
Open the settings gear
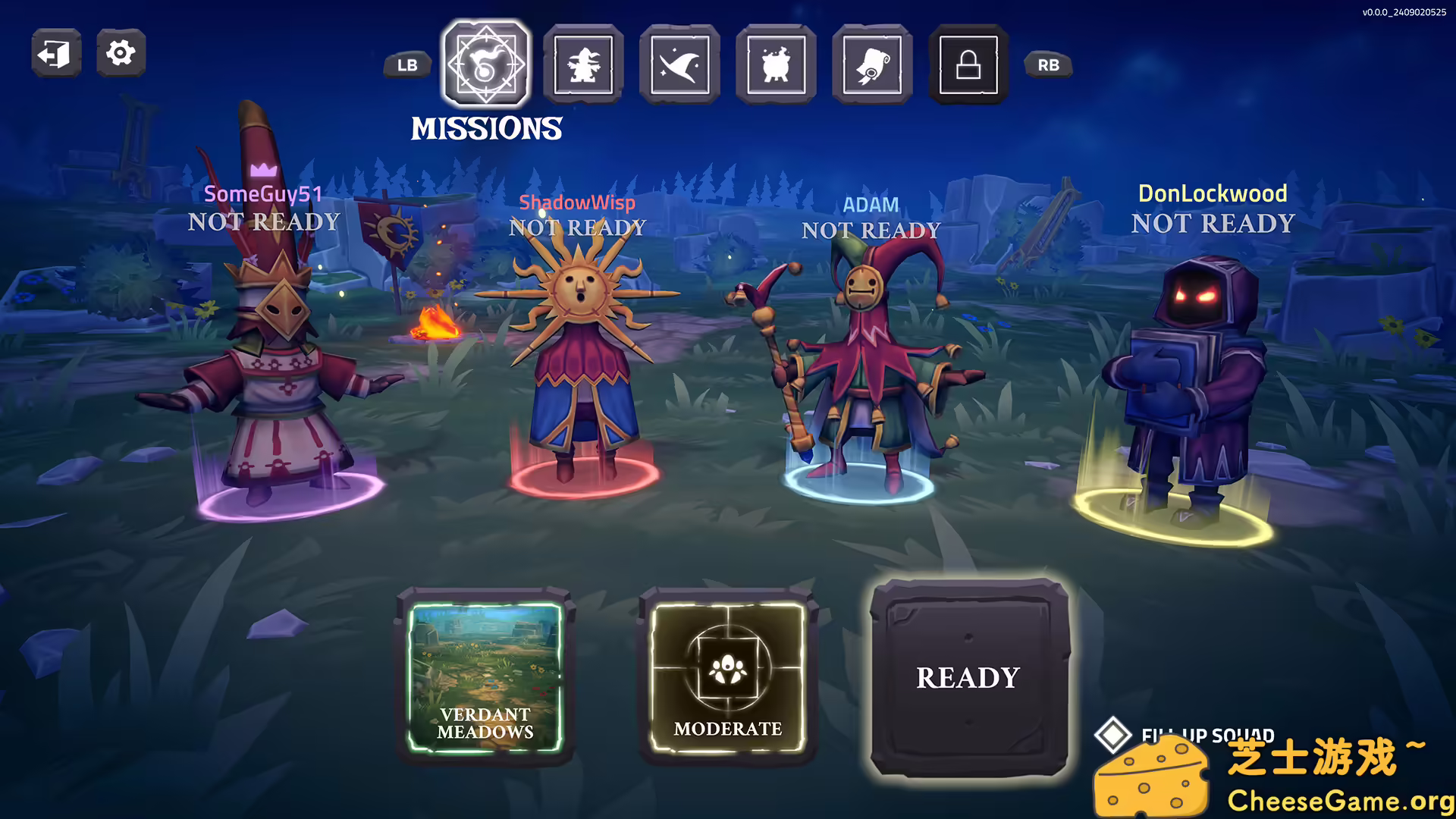(x=120, y=52)
